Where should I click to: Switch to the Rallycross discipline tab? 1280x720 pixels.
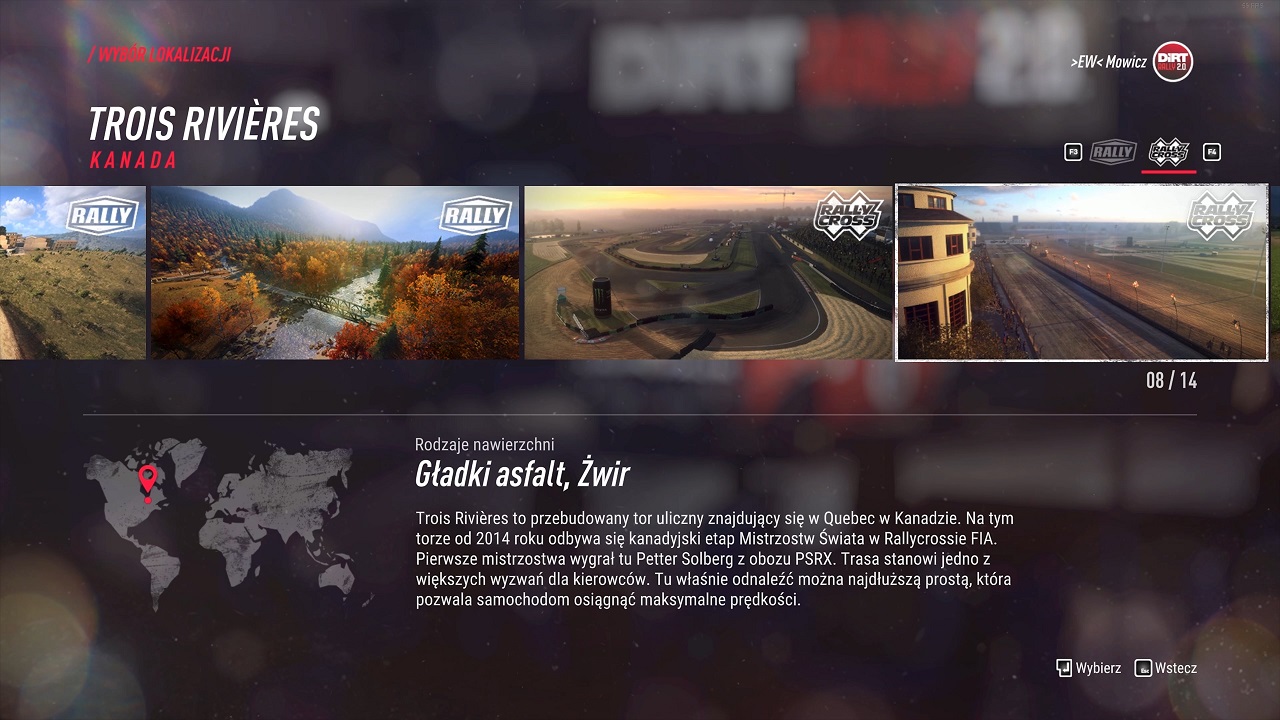point(1168,152)
